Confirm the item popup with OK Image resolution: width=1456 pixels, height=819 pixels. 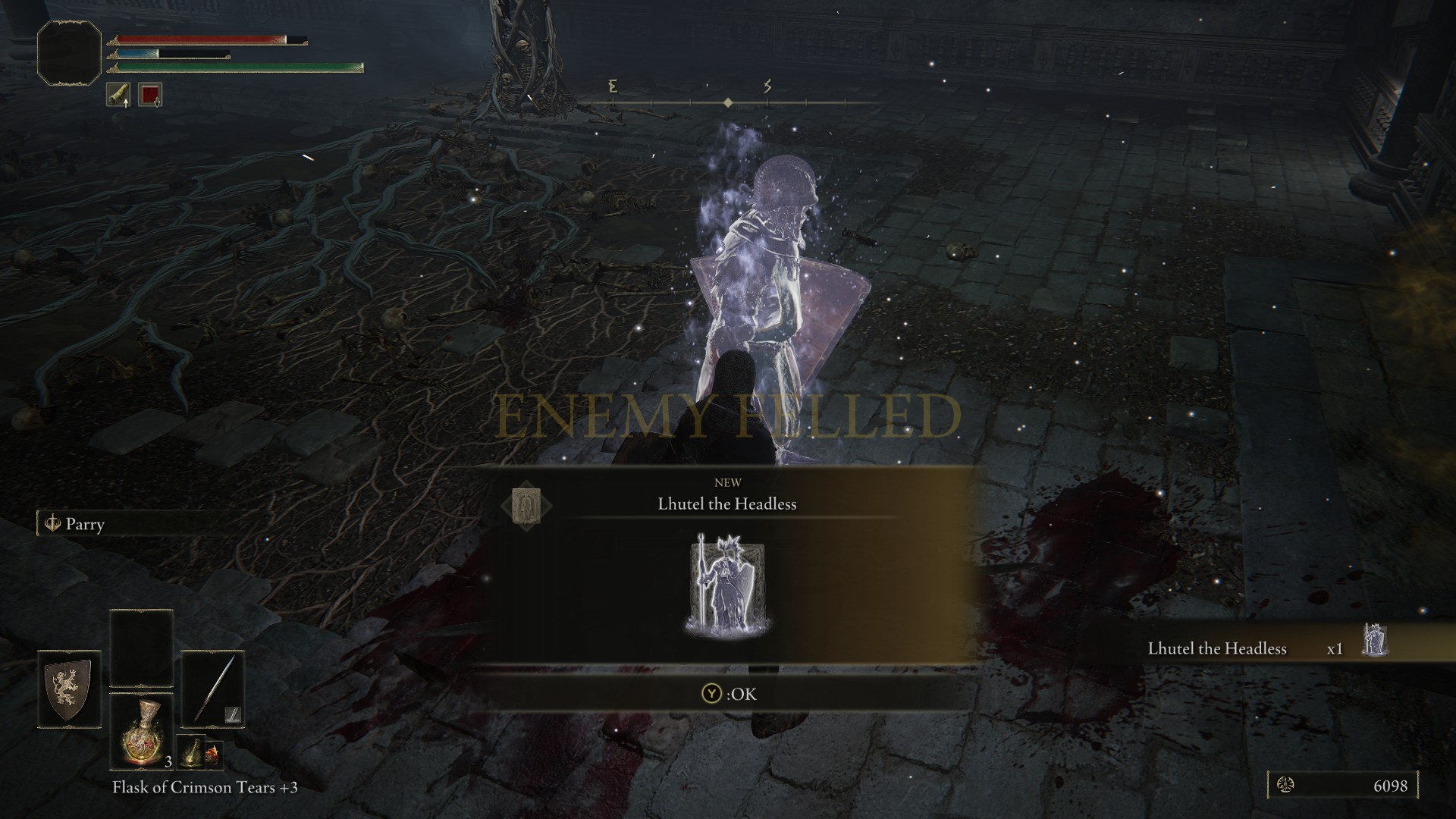(728, 694)
